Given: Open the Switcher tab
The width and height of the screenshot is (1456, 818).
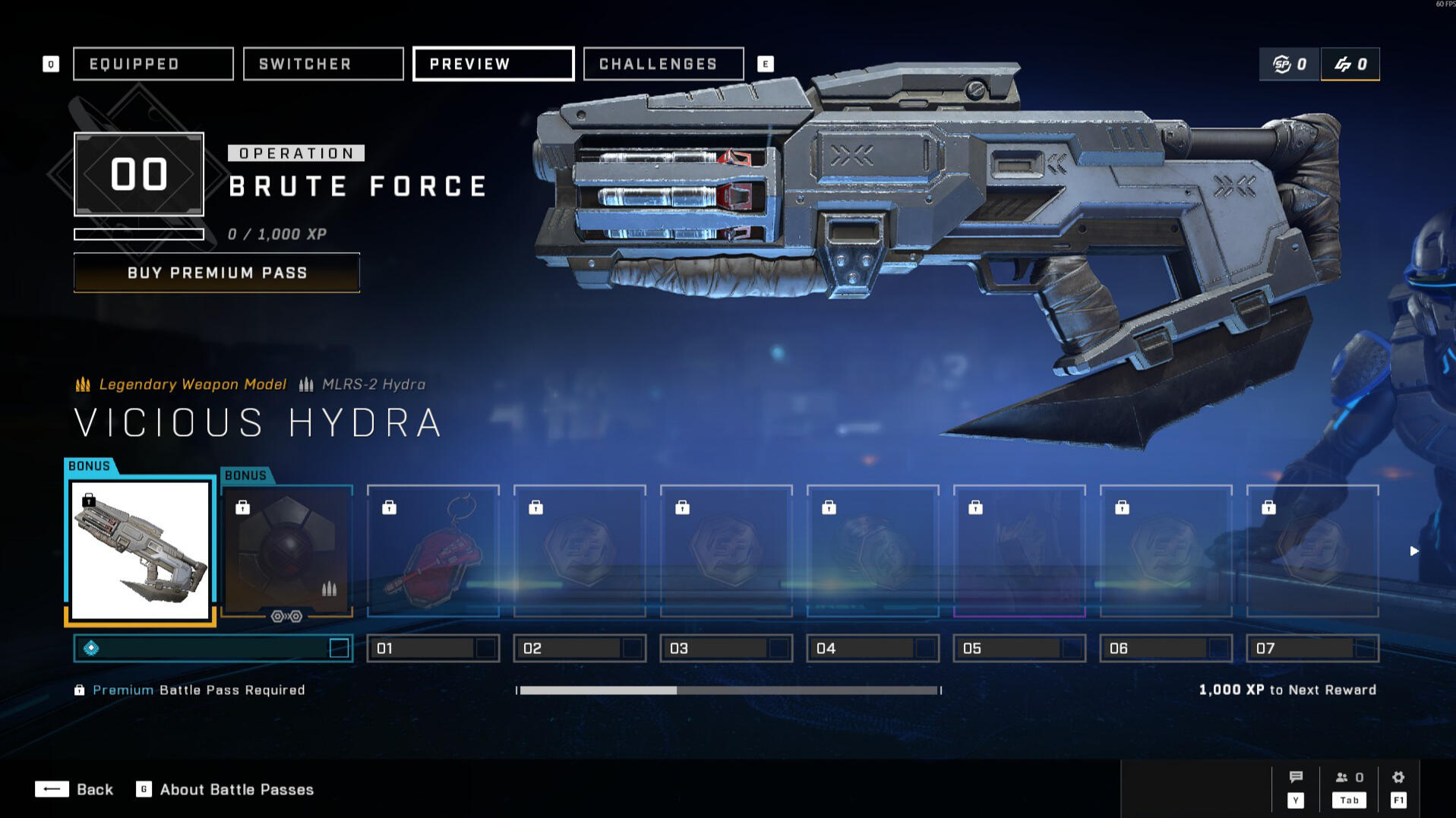Looking at the screenshot, I should pyautogui.click(x=323, y=64).
